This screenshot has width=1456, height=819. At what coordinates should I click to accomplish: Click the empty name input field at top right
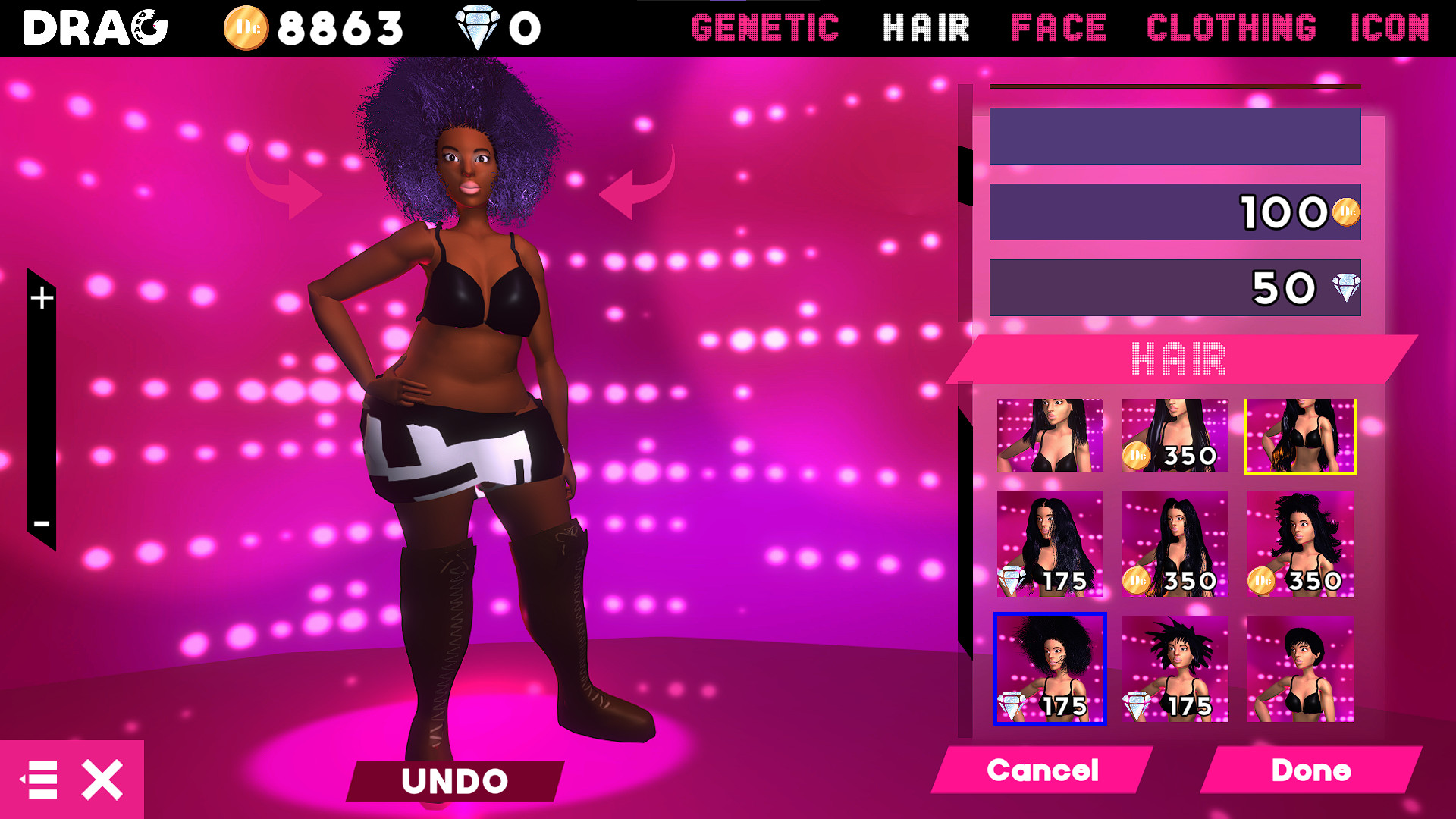[x=1174, y=137]
